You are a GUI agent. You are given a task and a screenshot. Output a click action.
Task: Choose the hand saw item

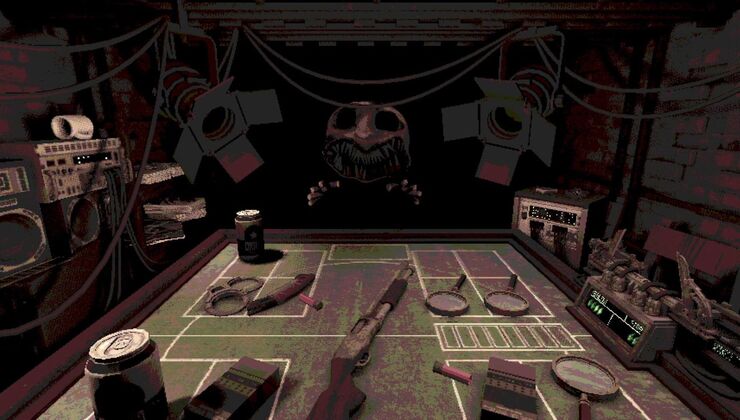pos(283,293)
